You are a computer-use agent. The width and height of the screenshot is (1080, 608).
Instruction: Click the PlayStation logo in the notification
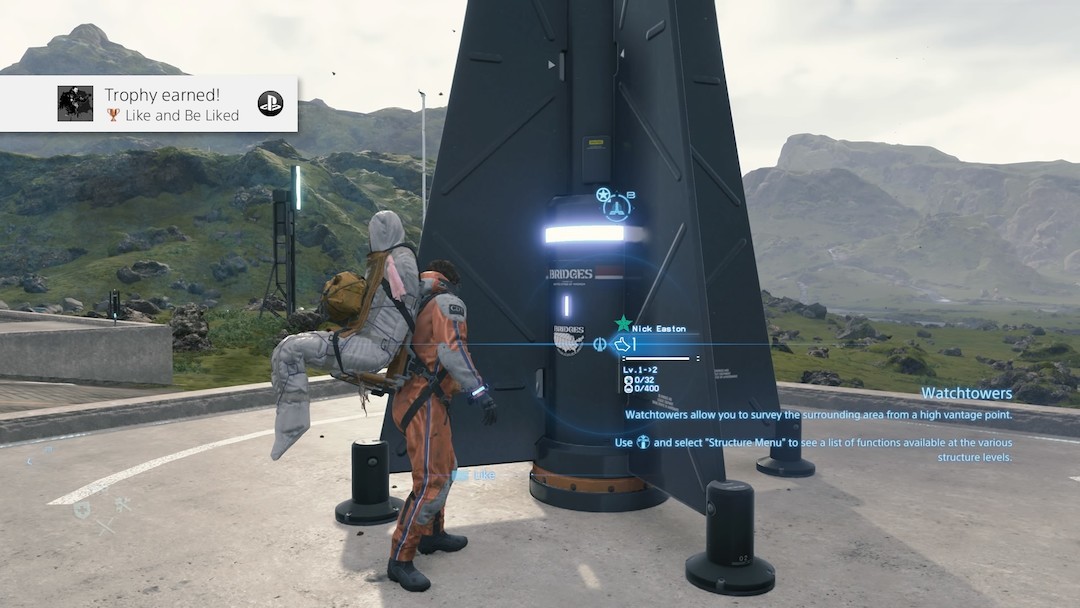click(x=270, y=103)
